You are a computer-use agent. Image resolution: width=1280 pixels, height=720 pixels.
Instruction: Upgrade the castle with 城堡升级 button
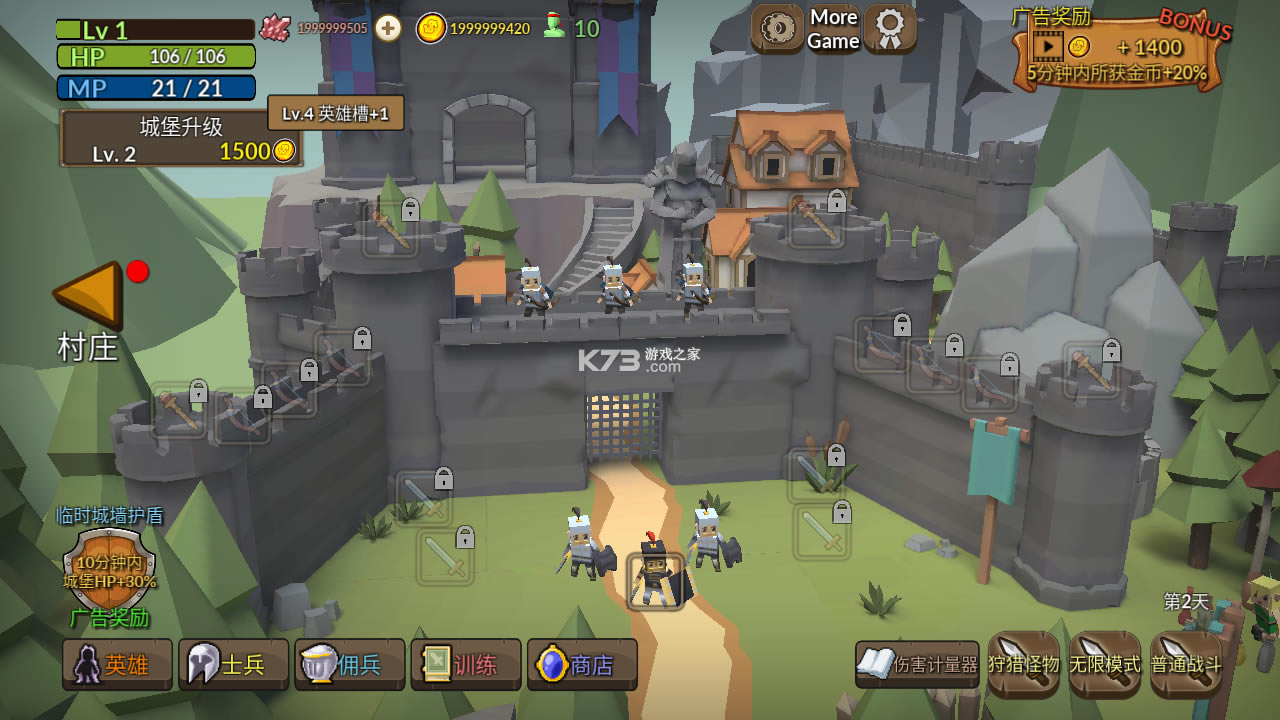click(x=181, y=139)
